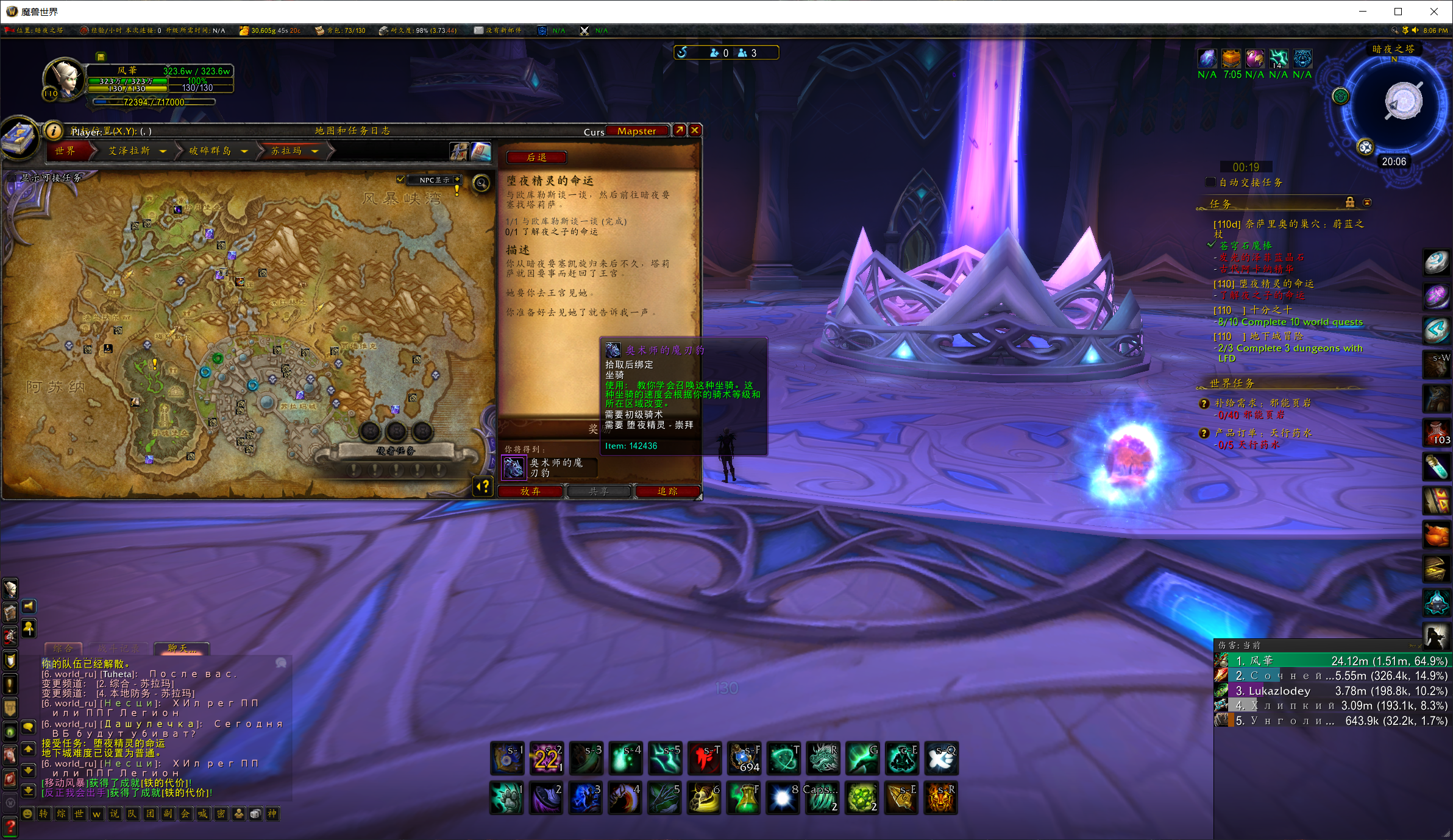Maximize the map window using arrow button
Viewport: 1453px width, 840px height.
click(x=679, y=130)
